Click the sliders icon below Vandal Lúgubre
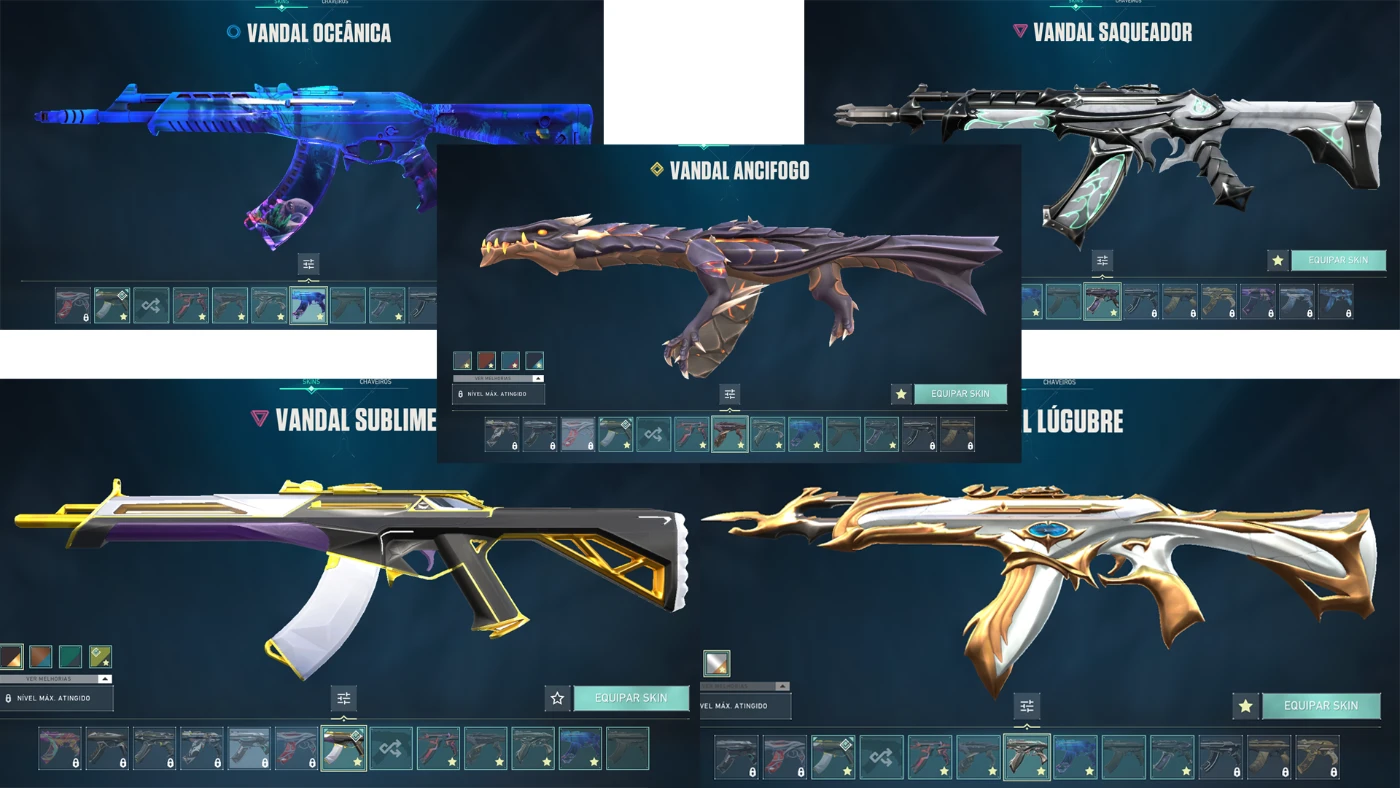Image resolution: width=1400 pixels, height=788 pixels. (1028, 707)
